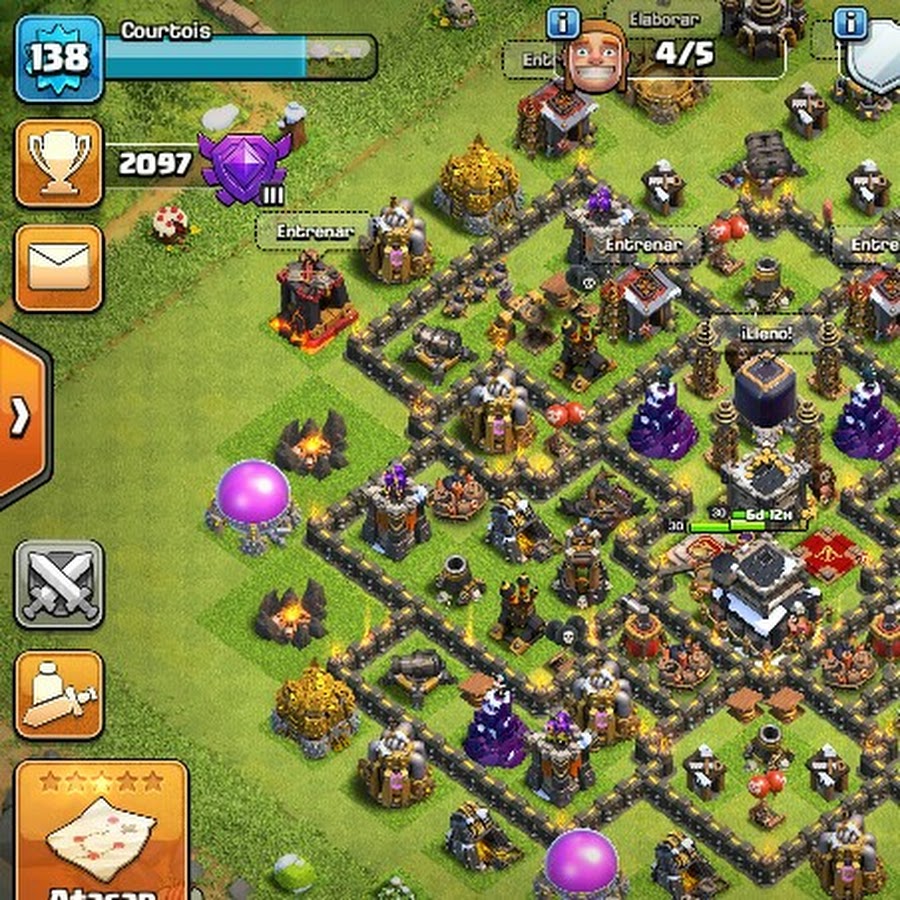Tap the Atacar map button
900x900 pixels.
point(102,832)
